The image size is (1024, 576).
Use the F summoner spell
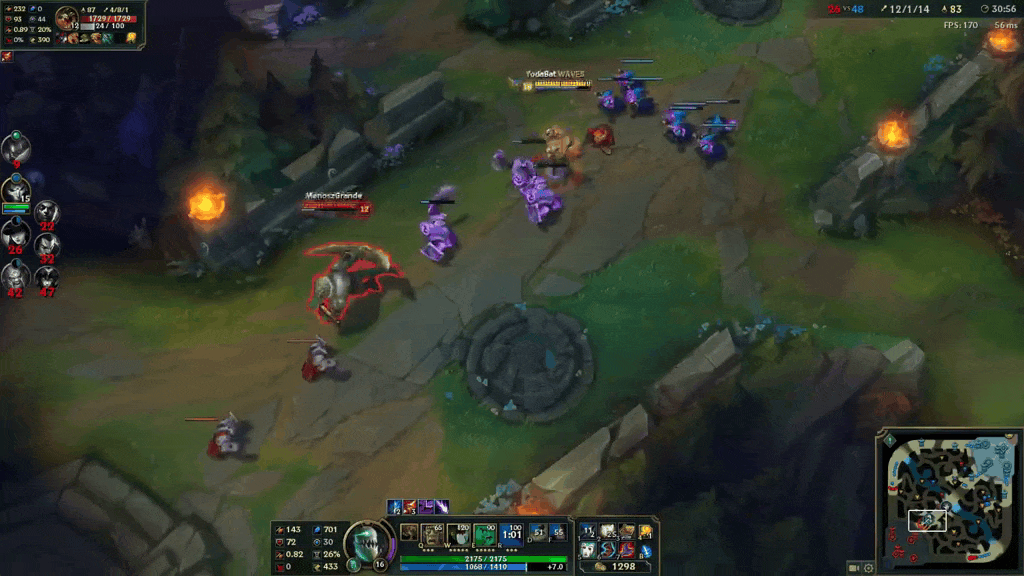pos(557,533)
